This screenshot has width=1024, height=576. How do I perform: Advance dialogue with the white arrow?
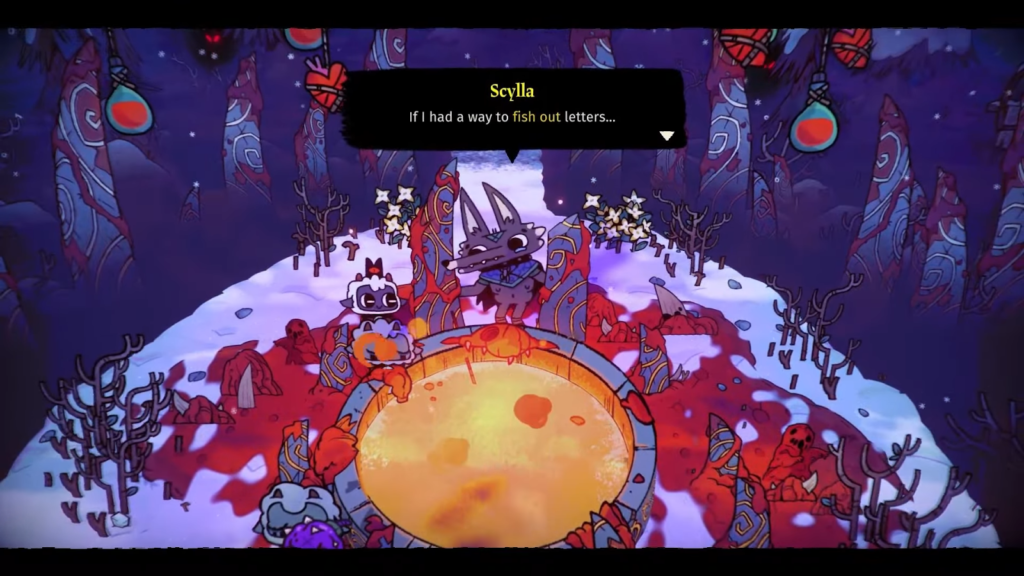[667, 135]
